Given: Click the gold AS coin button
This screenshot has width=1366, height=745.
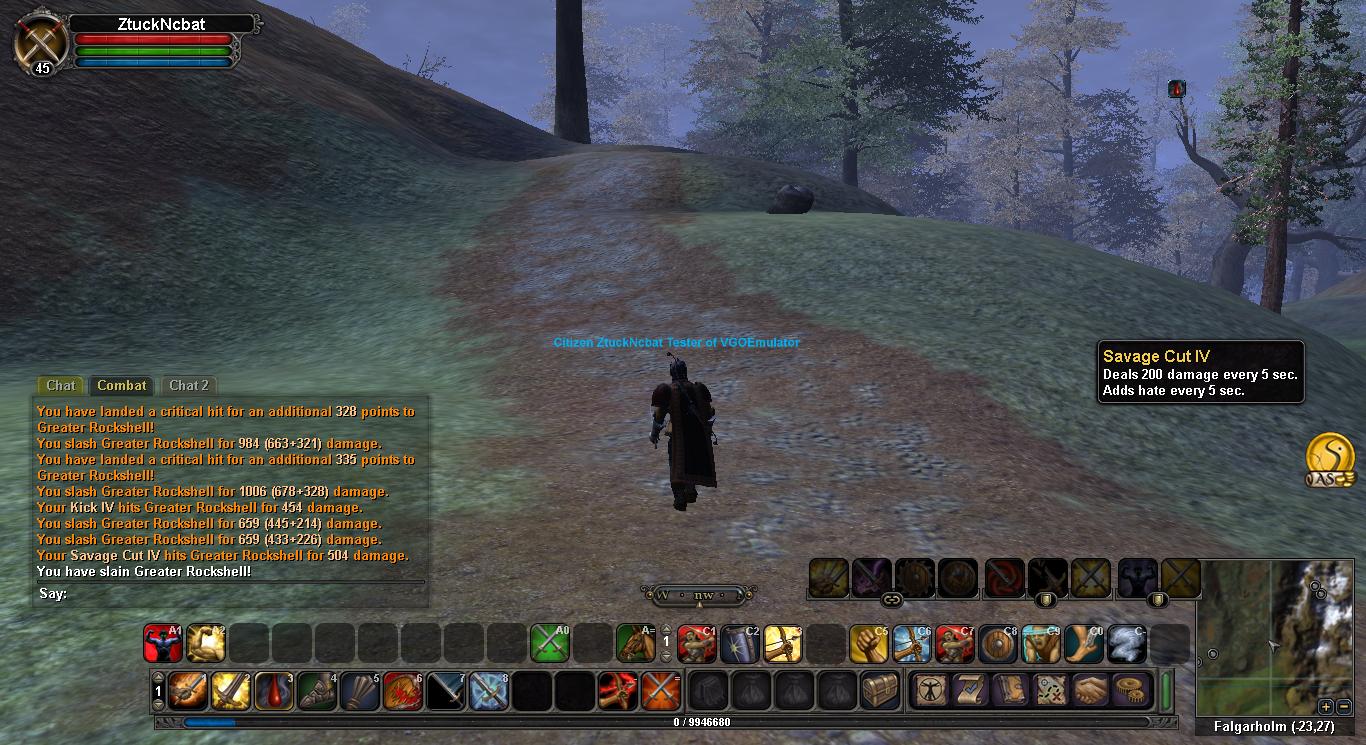Looking at the screenshot, I should 1330,459.
